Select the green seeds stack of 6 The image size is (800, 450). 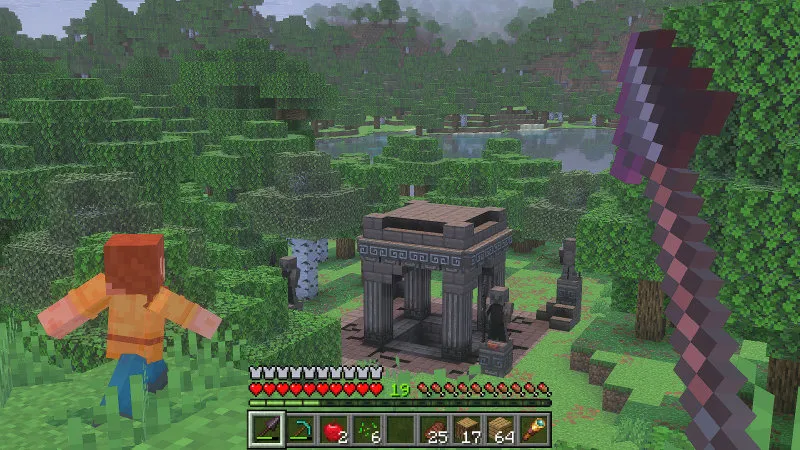tap(367, 430)
